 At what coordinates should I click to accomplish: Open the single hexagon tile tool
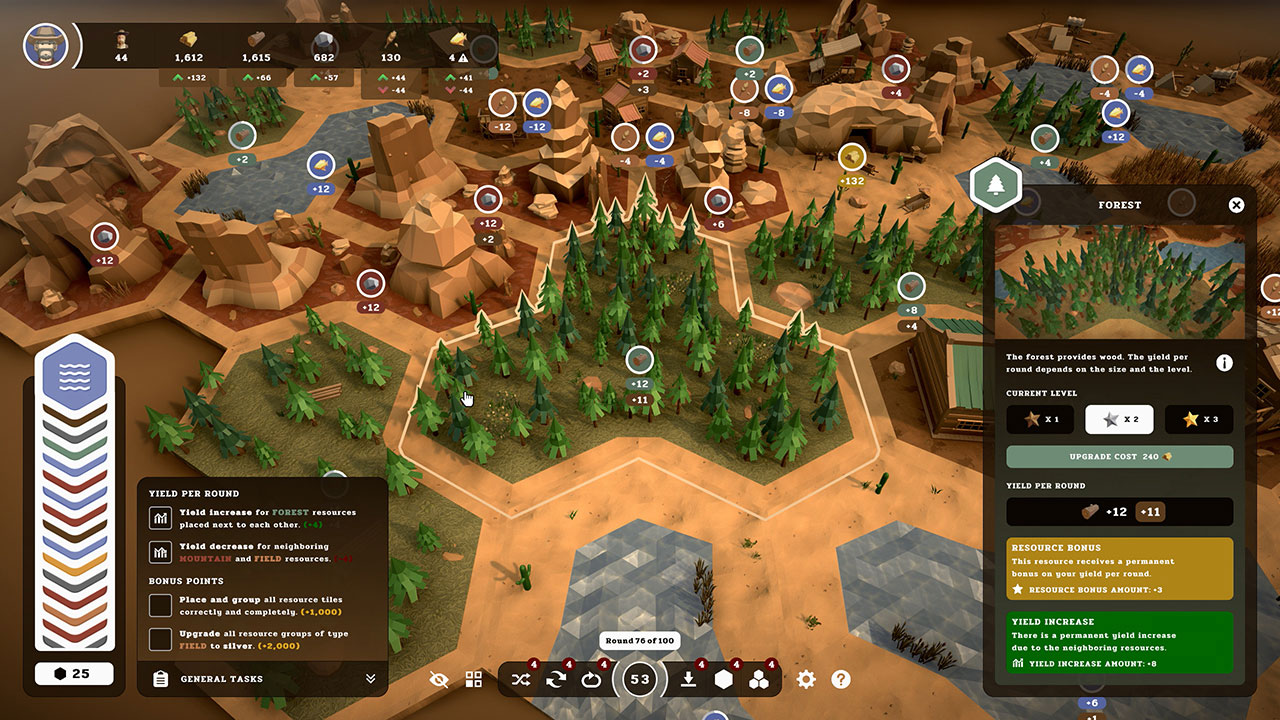(722, 679)
